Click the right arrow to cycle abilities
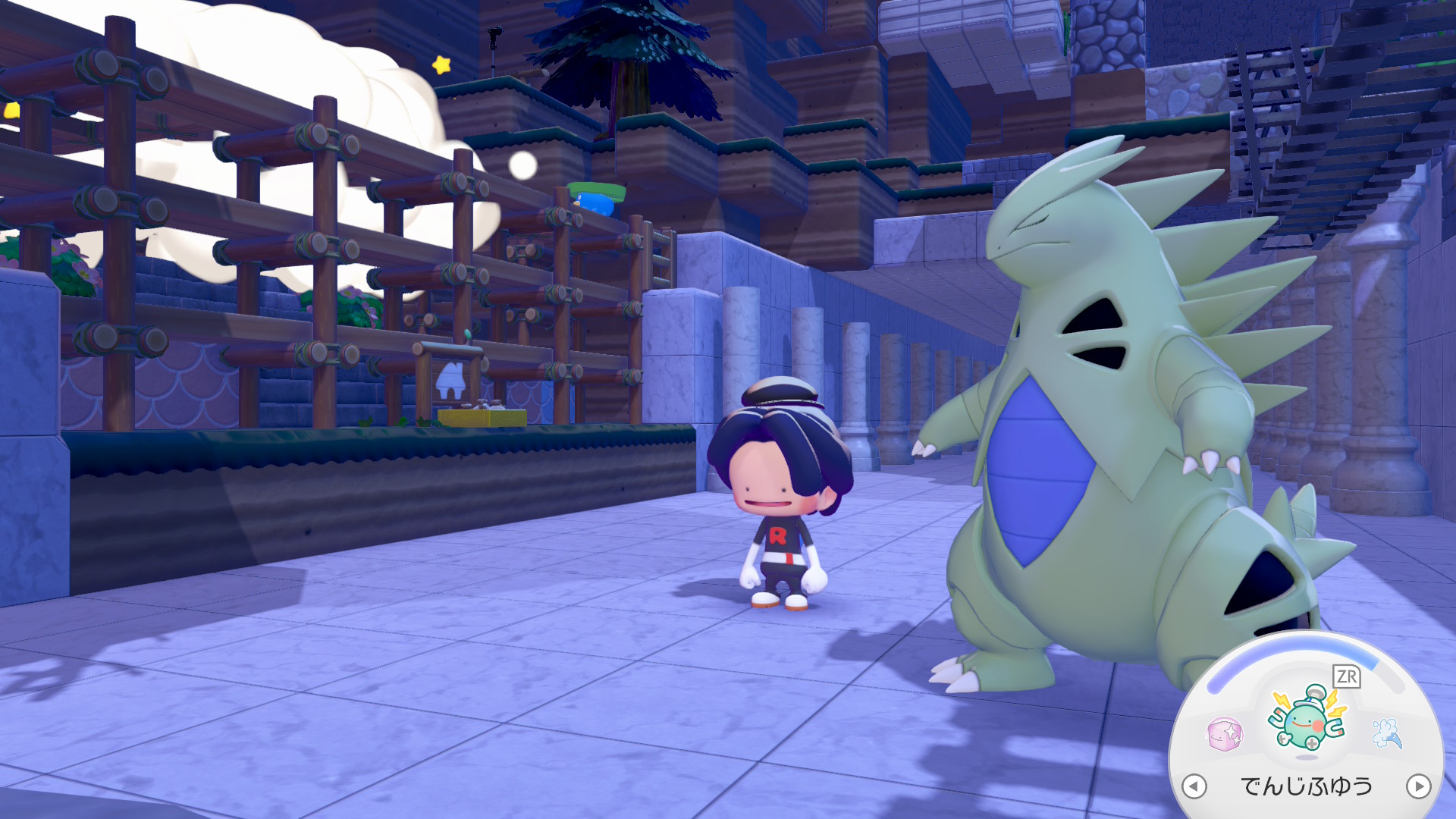This screenshot has width=1456, height=819. point(1418,786)
